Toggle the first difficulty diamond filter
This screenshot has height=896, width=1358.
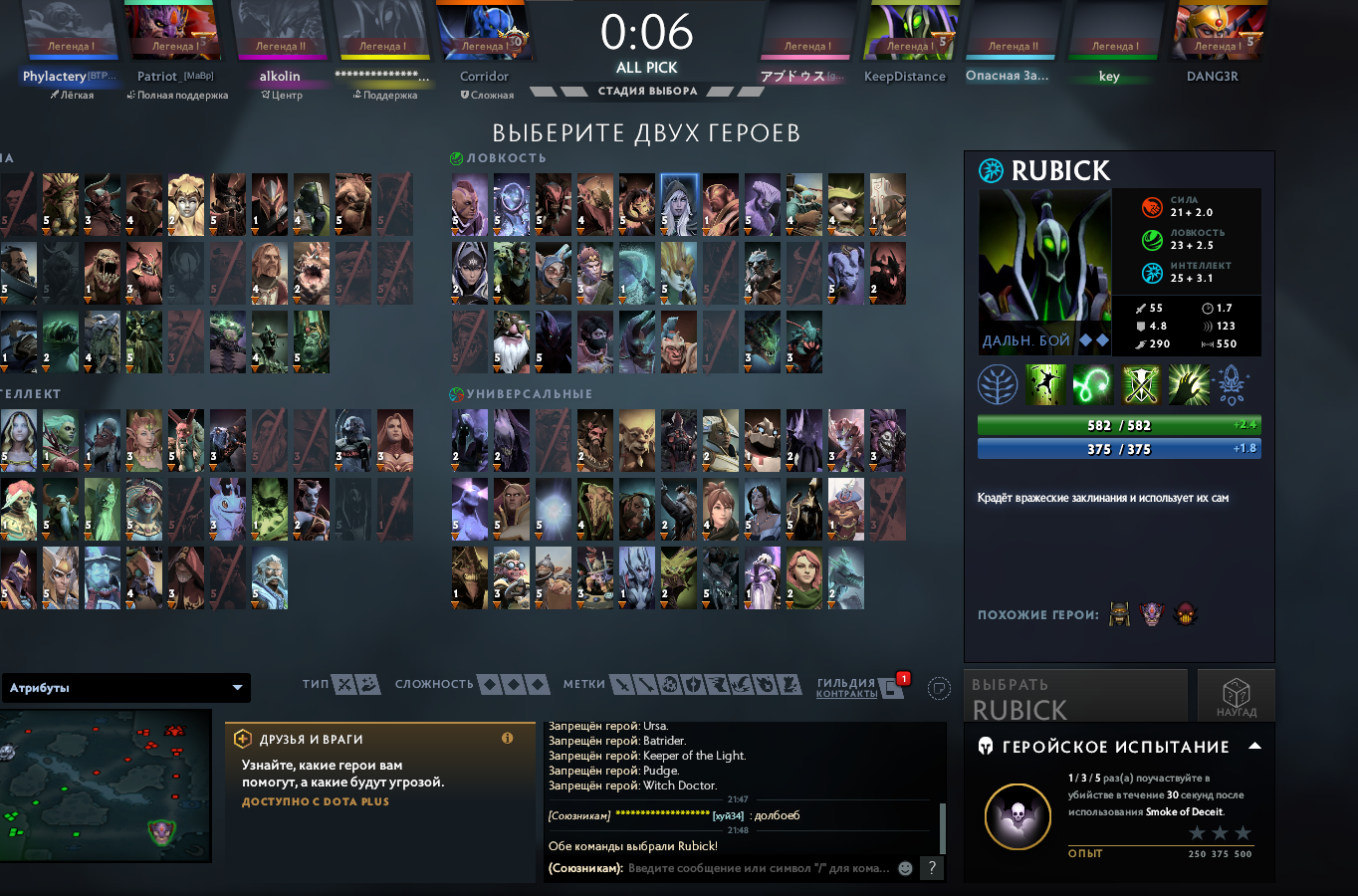[x=491, y=685]
